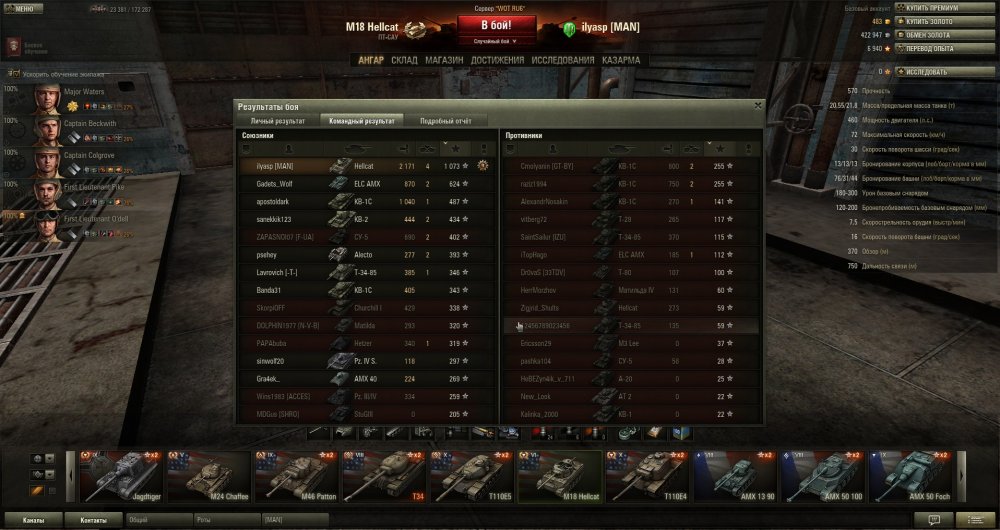Viewport: 1000px width, 530px height.
Task: Close the battle results window
Action: [757, 105]
